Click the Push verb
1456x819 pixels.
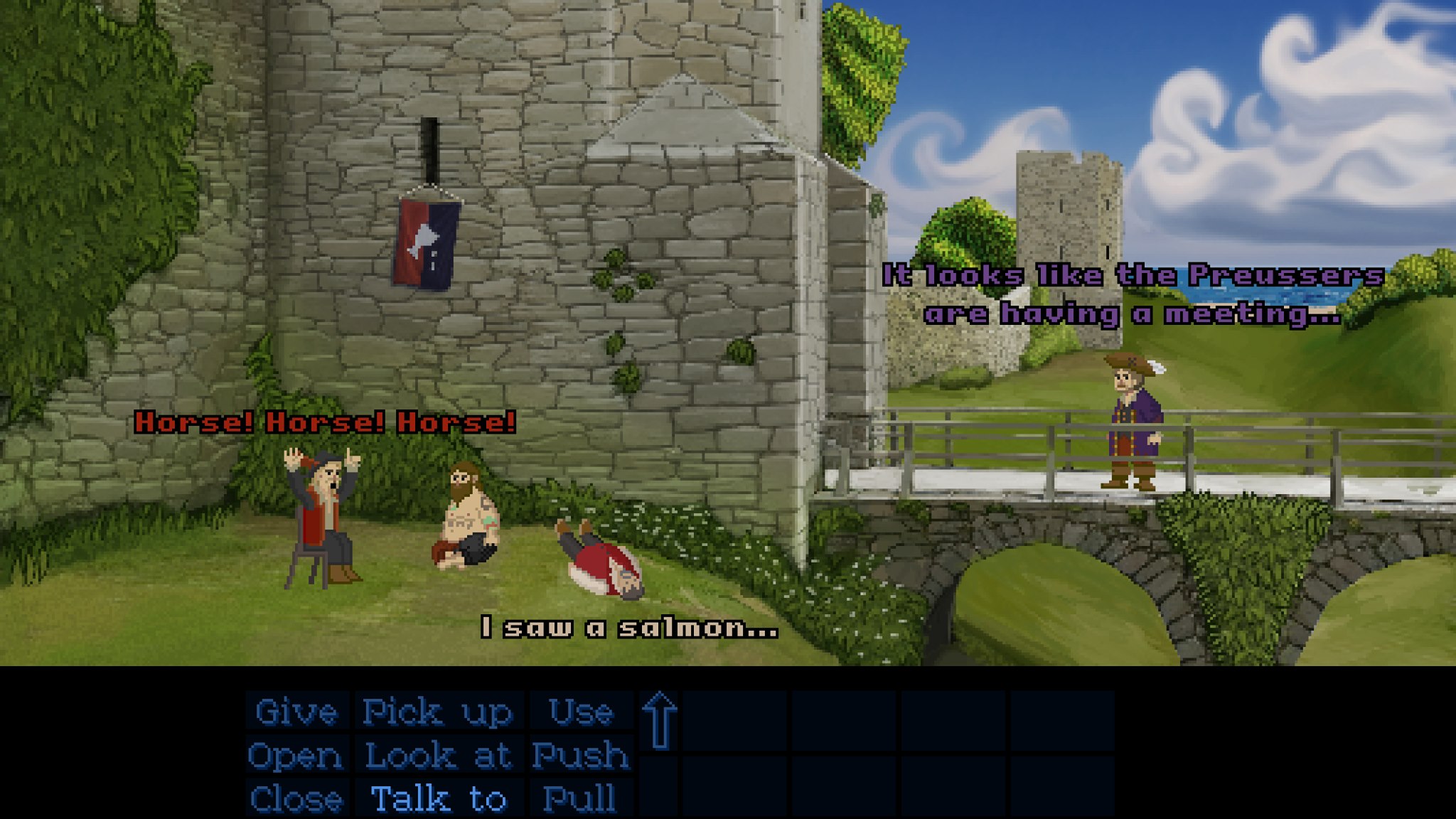click(x=581, y=755)
